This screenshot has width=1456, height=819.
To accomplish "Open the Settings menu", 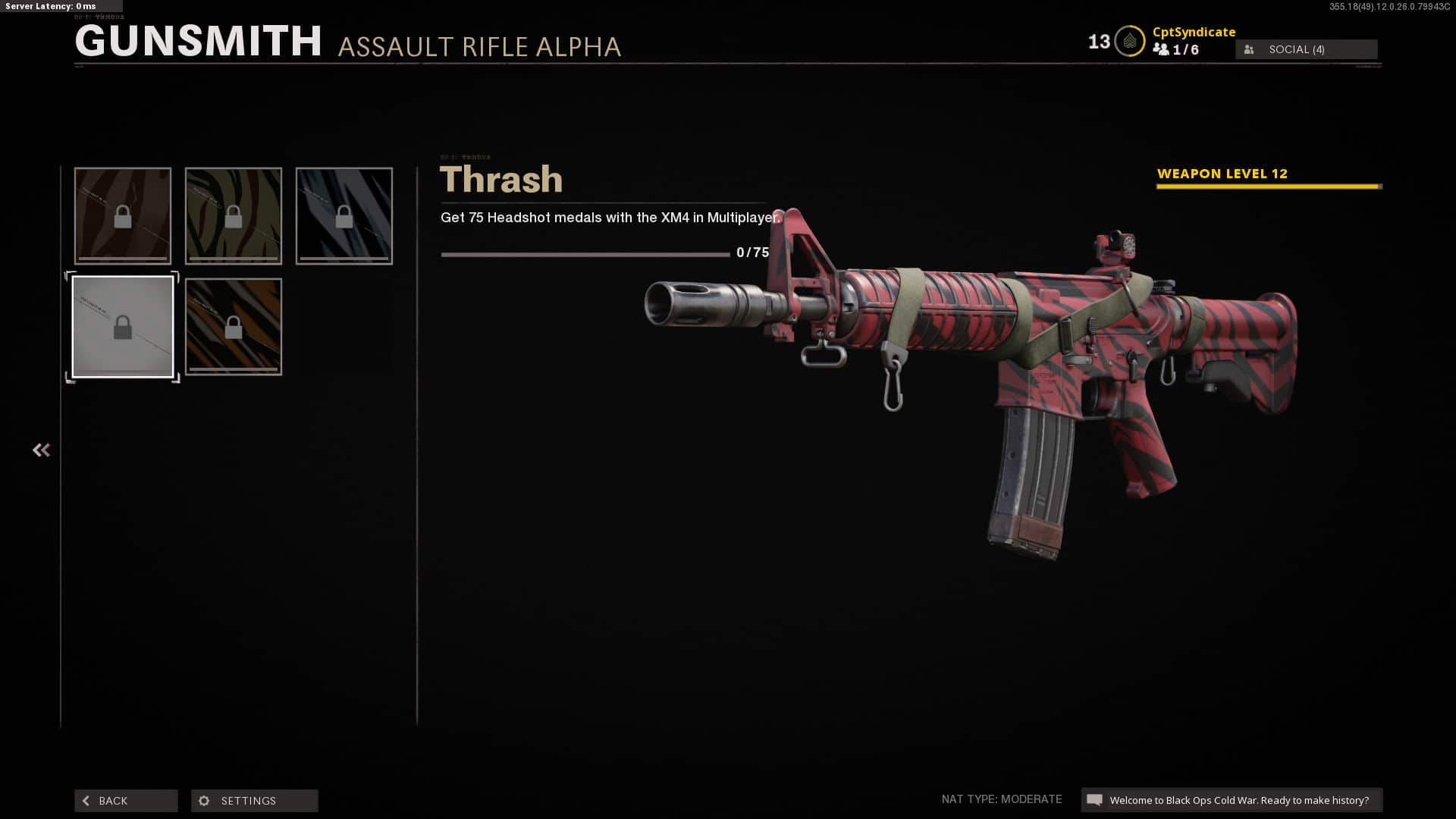I will coord(254,801).
